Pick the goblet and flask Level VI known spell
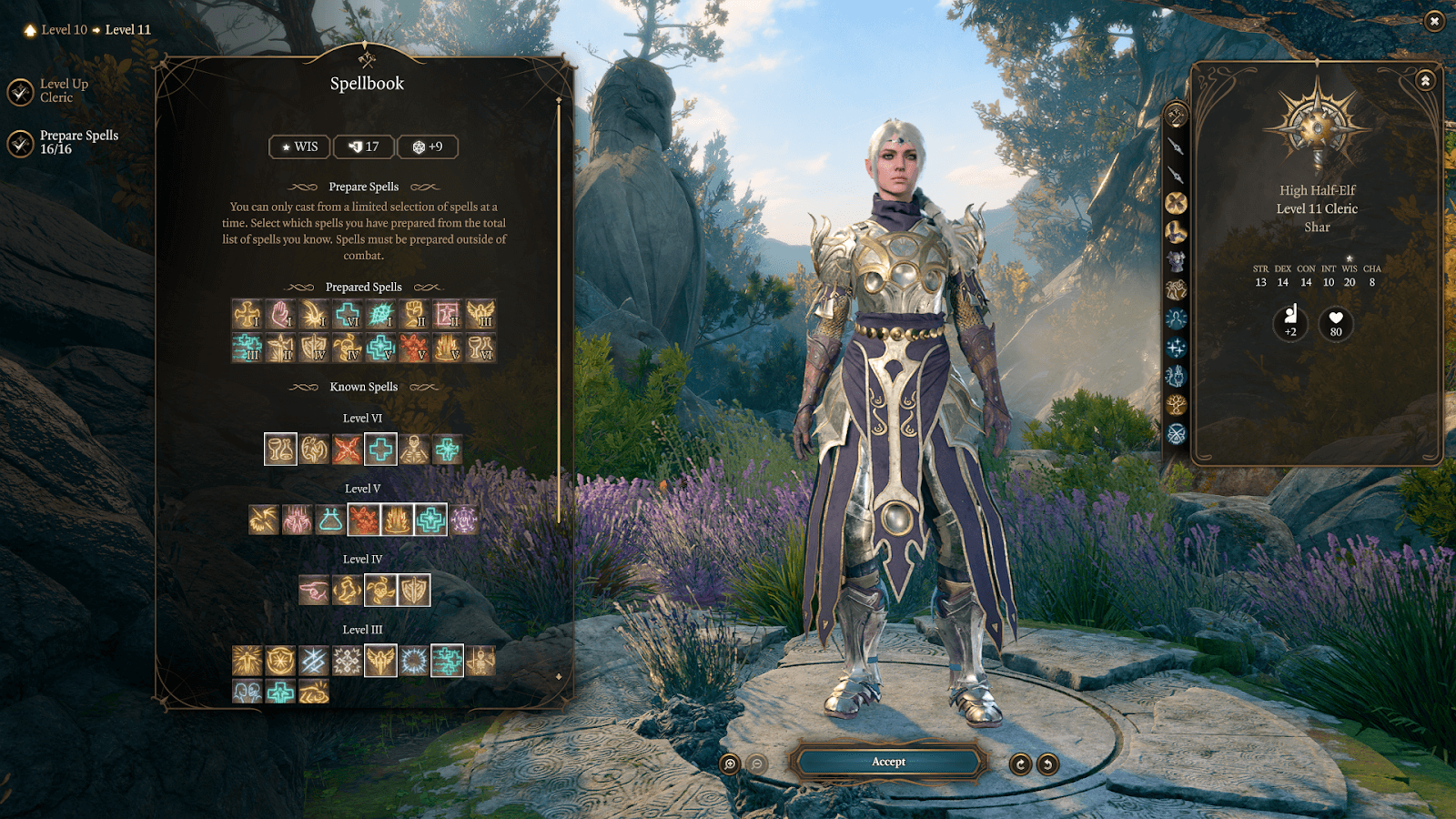The height and width of the screenshot is (819, 1456). coord(280,450)
